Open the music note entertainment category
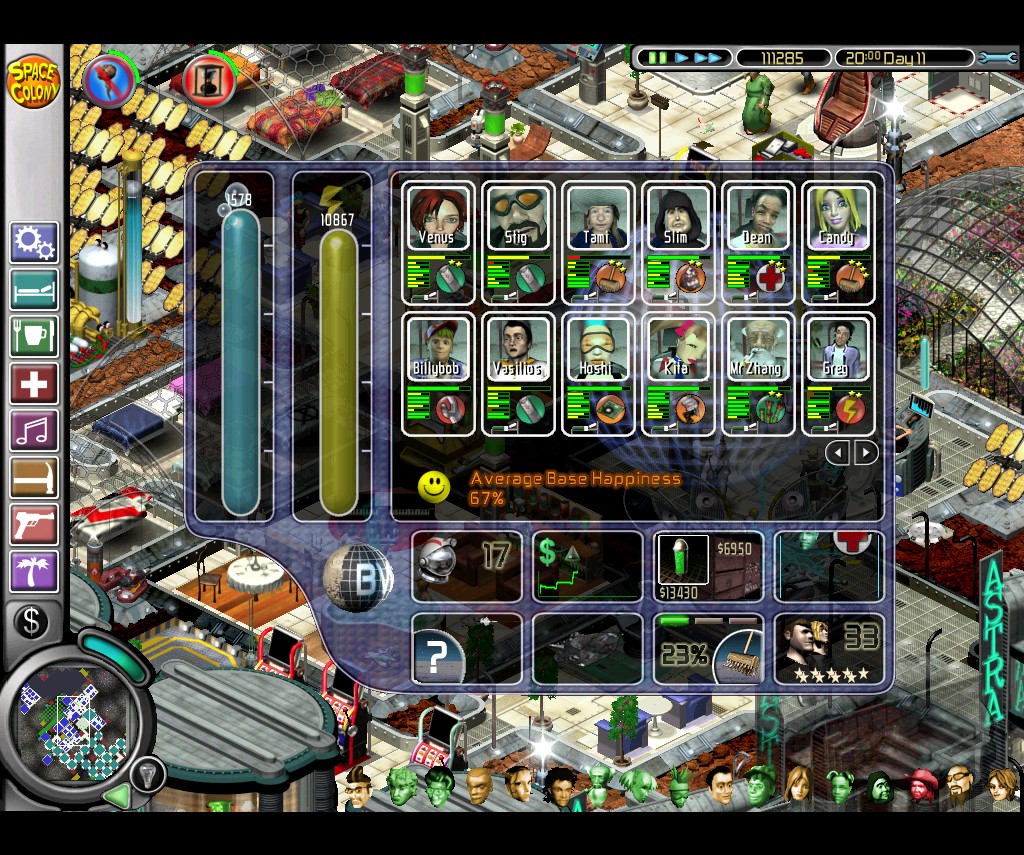The image size is (1024, 855). [x=34, y=430]
